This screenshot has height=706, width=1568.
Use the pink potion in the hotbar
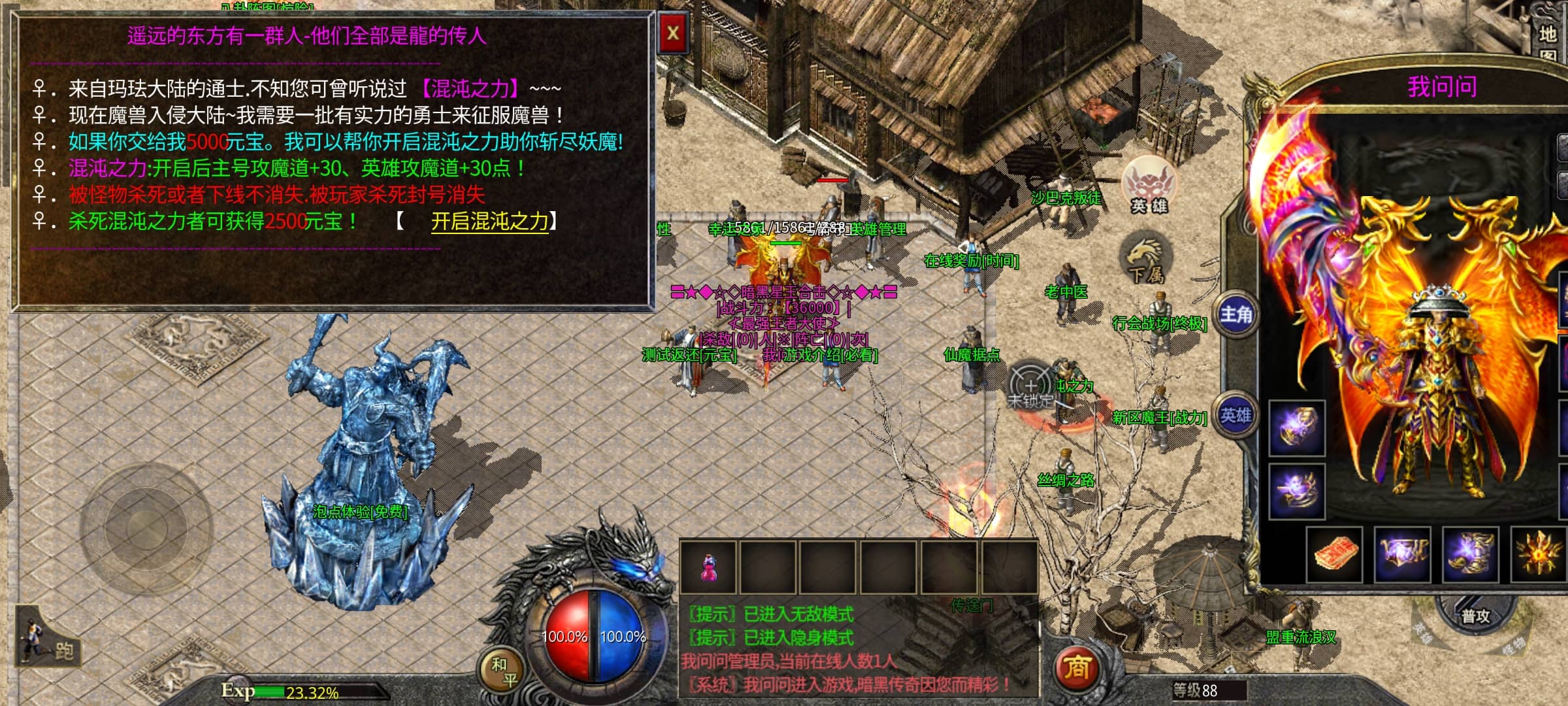(708, 567)
